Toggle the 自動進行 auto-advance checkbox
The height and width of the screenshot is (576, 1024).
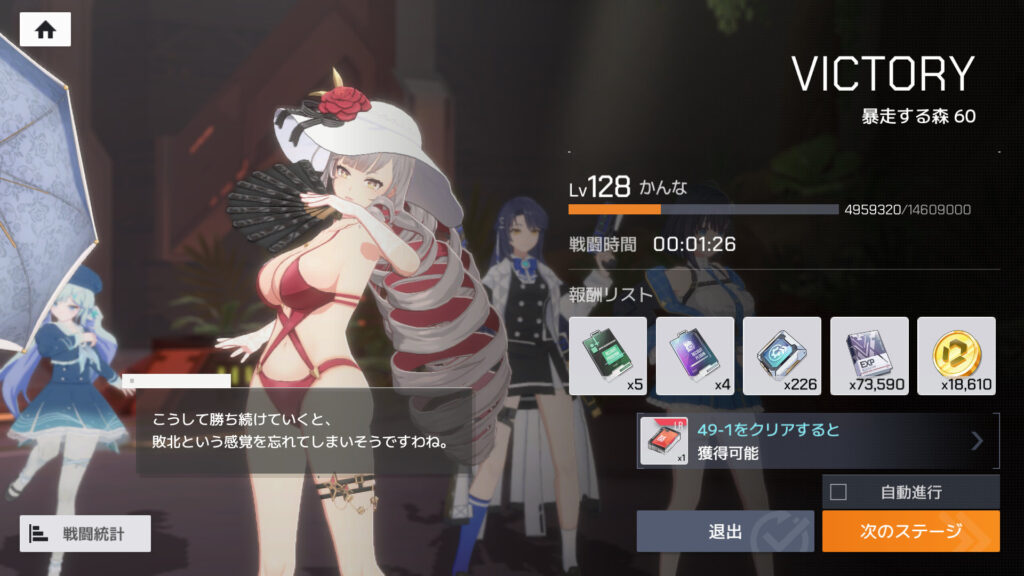point(839,491)
